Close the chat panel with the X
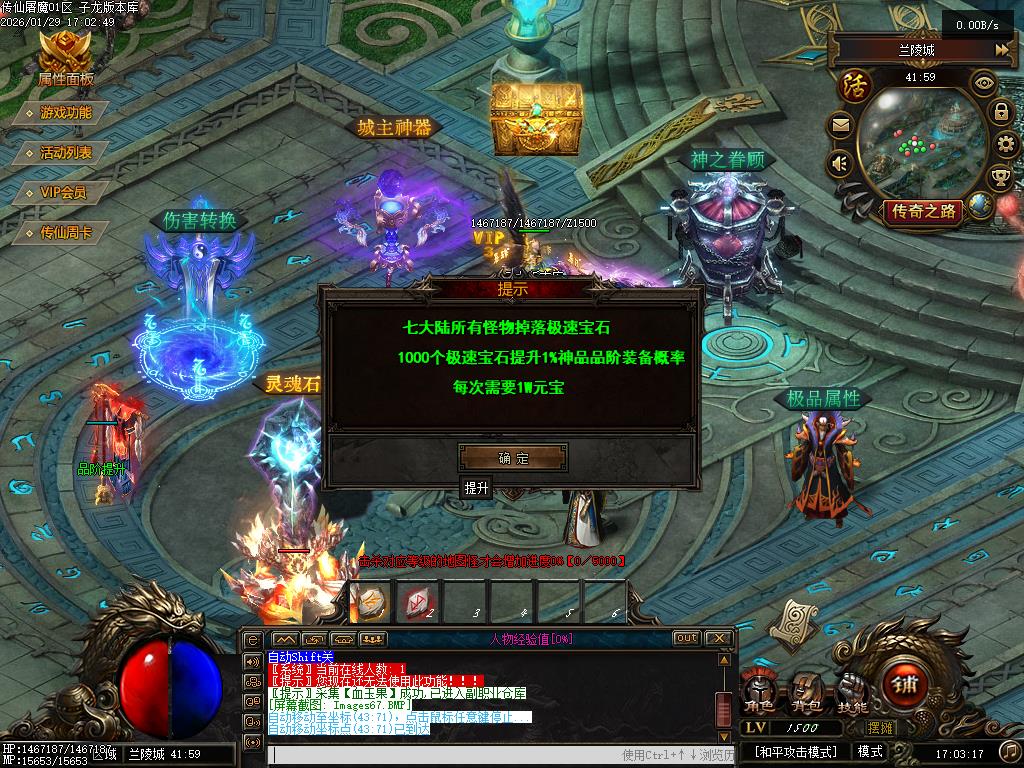The height and width of the screenshot is (768, 1024). coord(718,638)
